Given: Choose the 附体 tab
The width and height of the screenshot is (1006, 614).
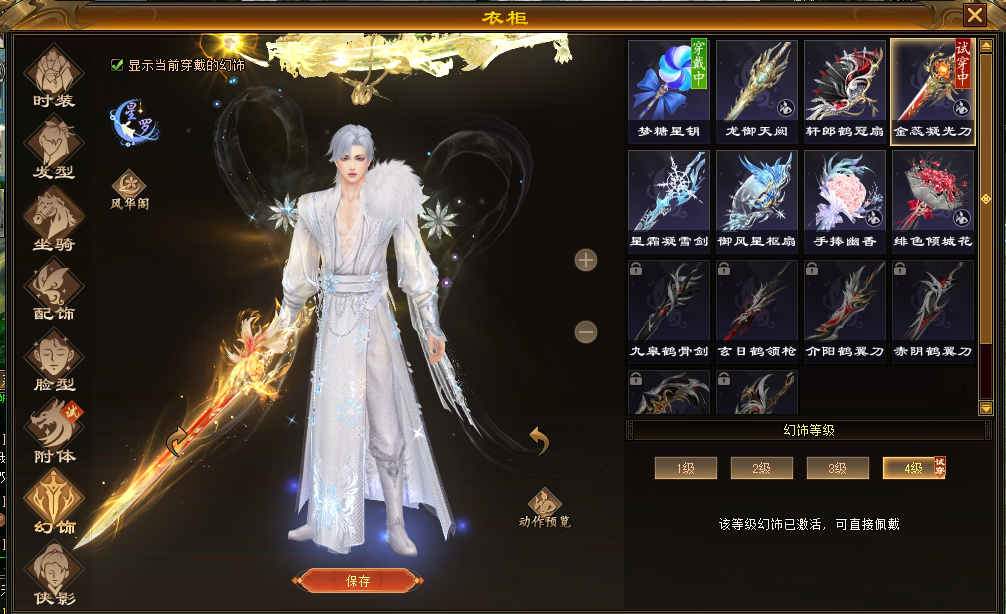Looking at the screenshot, I should coord(54,430).
